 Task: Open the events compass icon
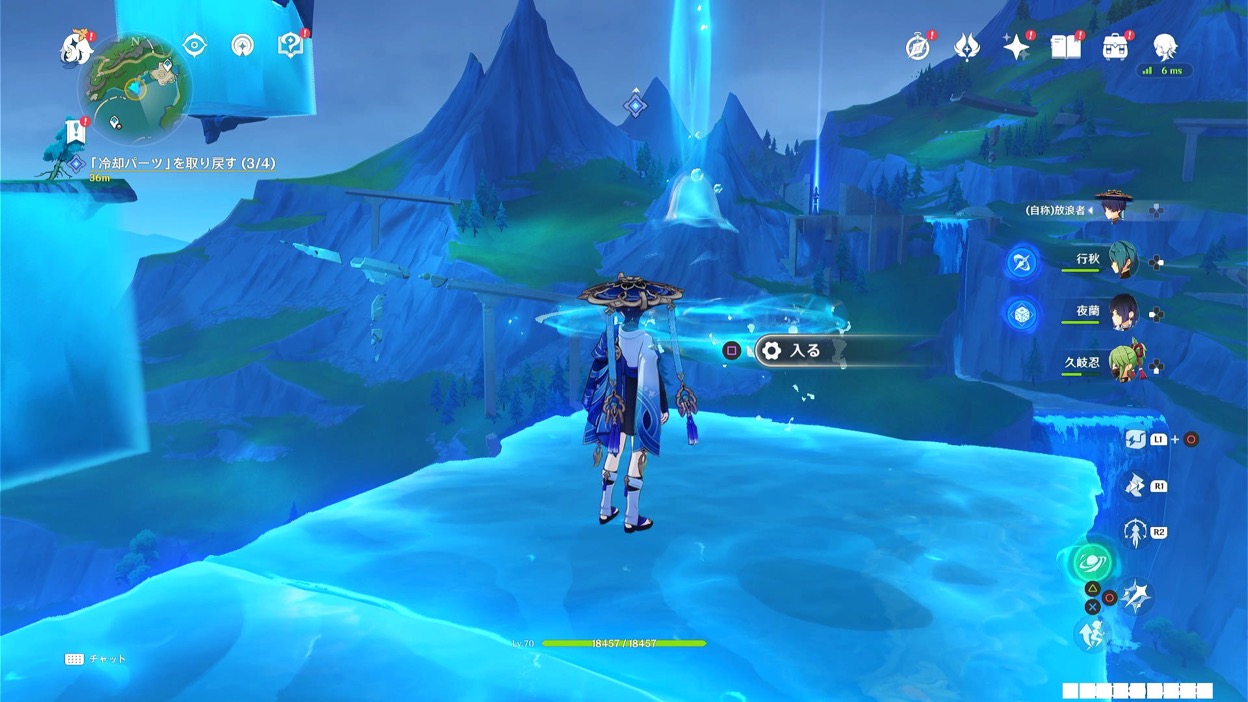pos(917,46)
